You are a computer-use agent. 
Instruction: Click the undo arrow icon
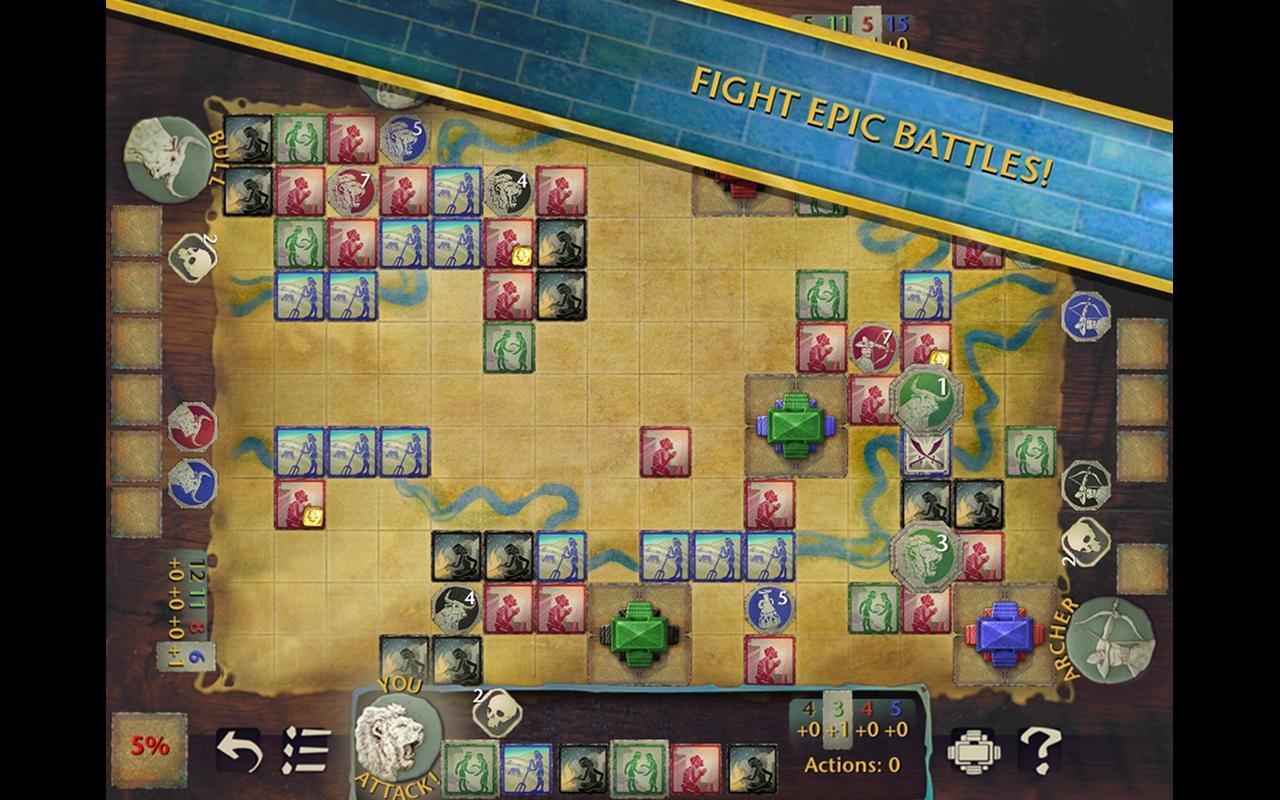[x=239, y=750]
